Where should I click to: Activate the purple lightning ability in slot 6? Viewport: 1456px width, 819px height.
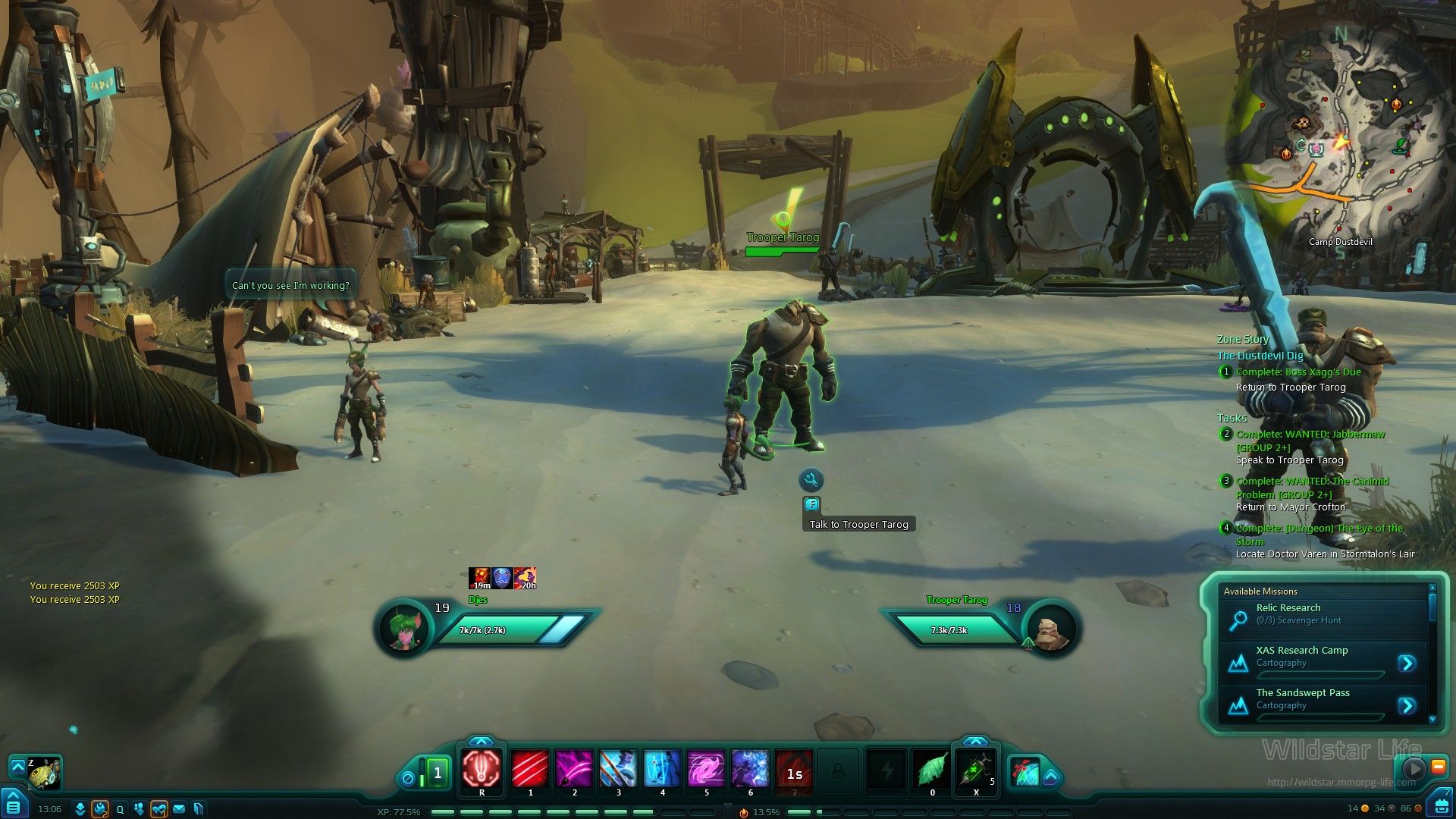tap(750, 770)
